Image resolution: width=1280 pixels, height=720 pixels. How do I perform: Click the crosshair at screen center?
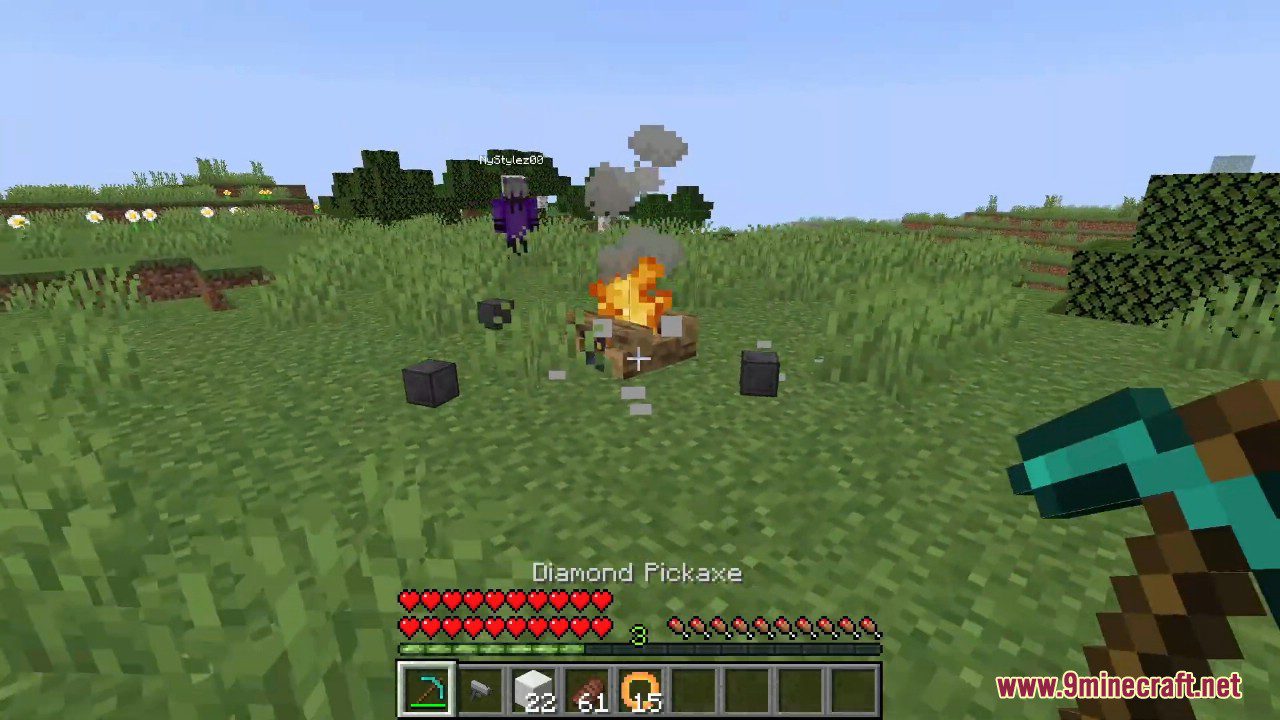coord(640,359)
